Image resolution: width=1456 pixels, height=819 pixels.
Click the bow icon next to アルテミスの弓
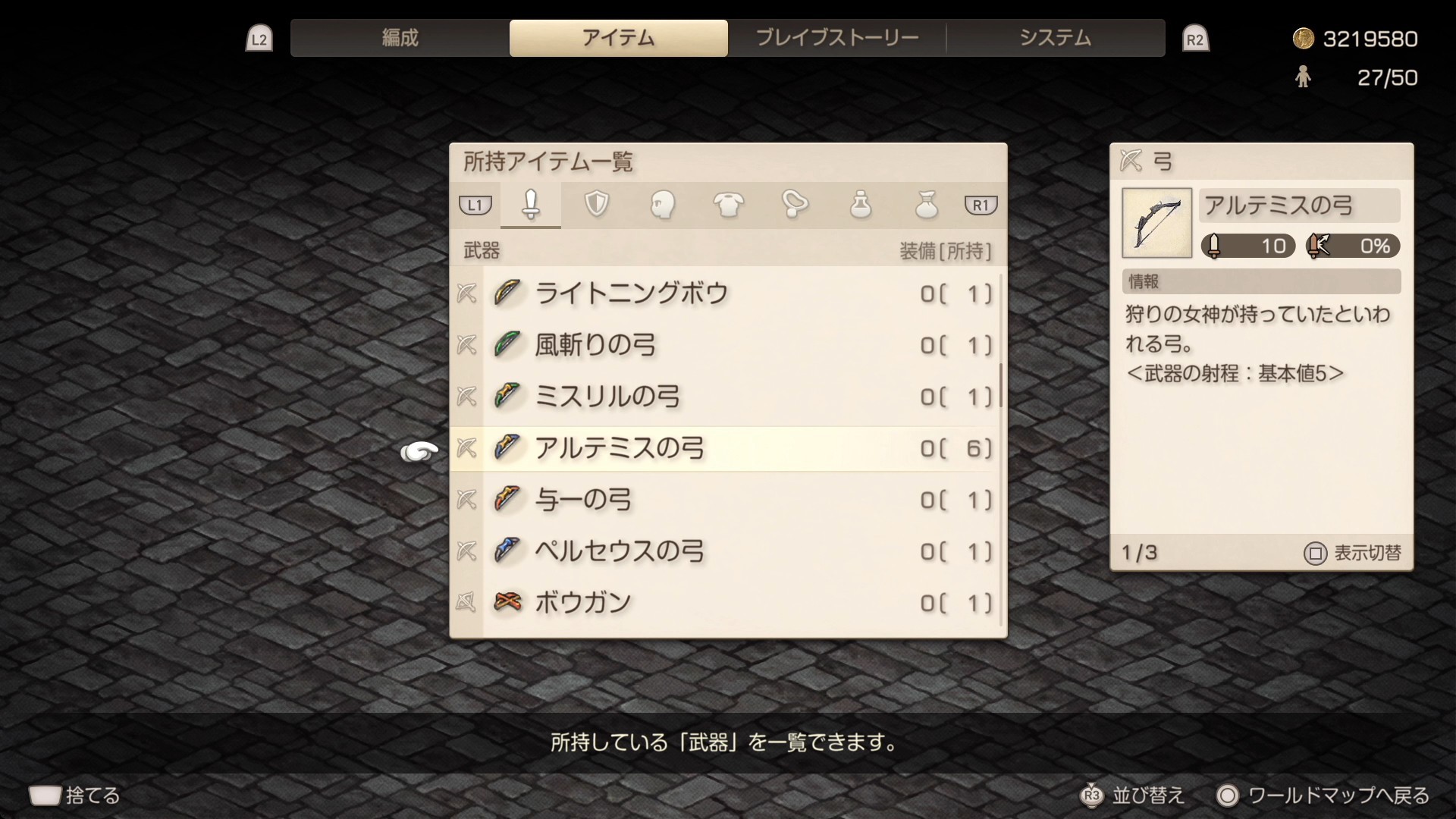tap(507, 448)
